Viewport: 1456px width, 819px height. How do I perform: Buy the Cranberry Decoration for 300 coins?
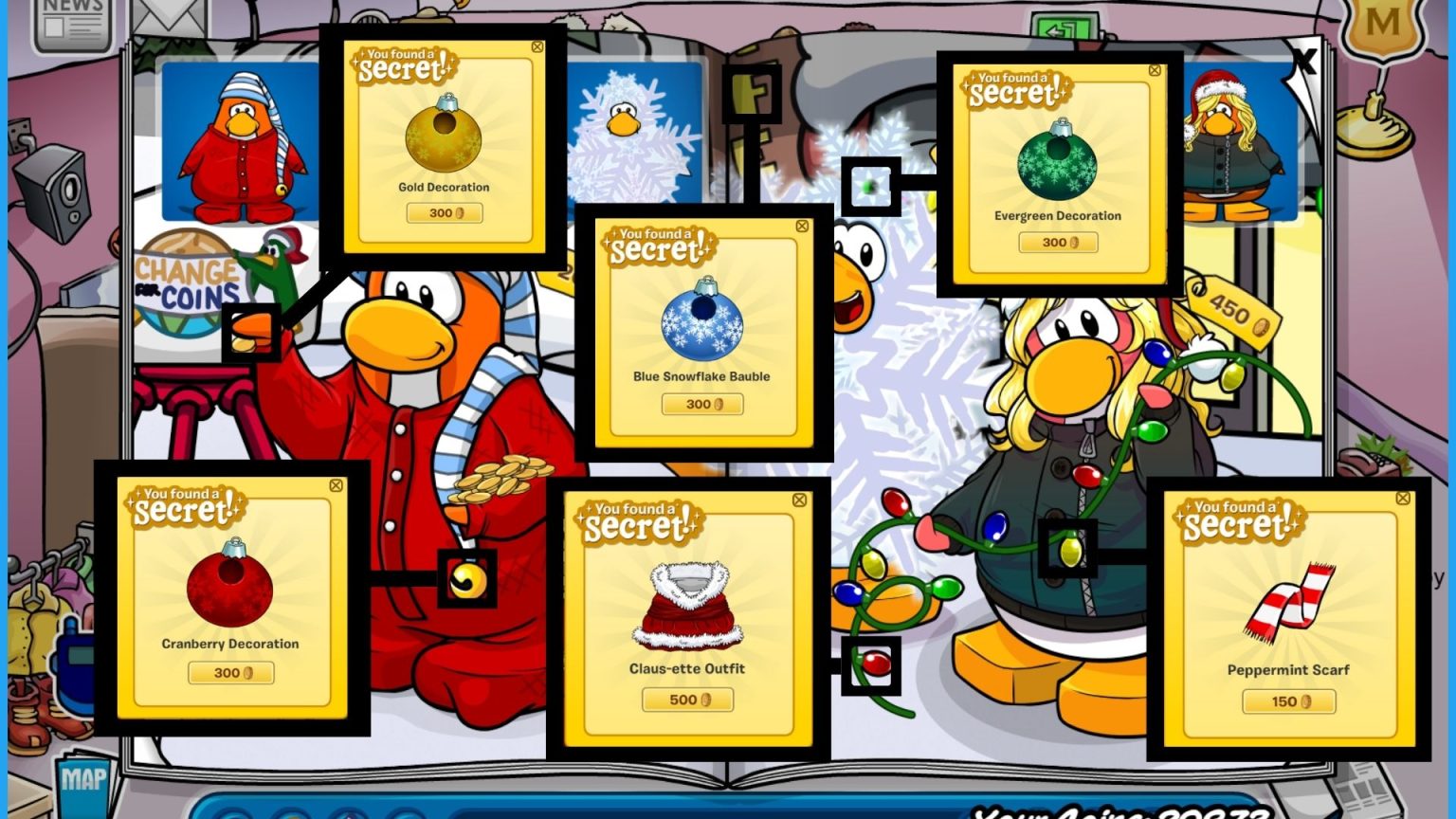[231, 673]
